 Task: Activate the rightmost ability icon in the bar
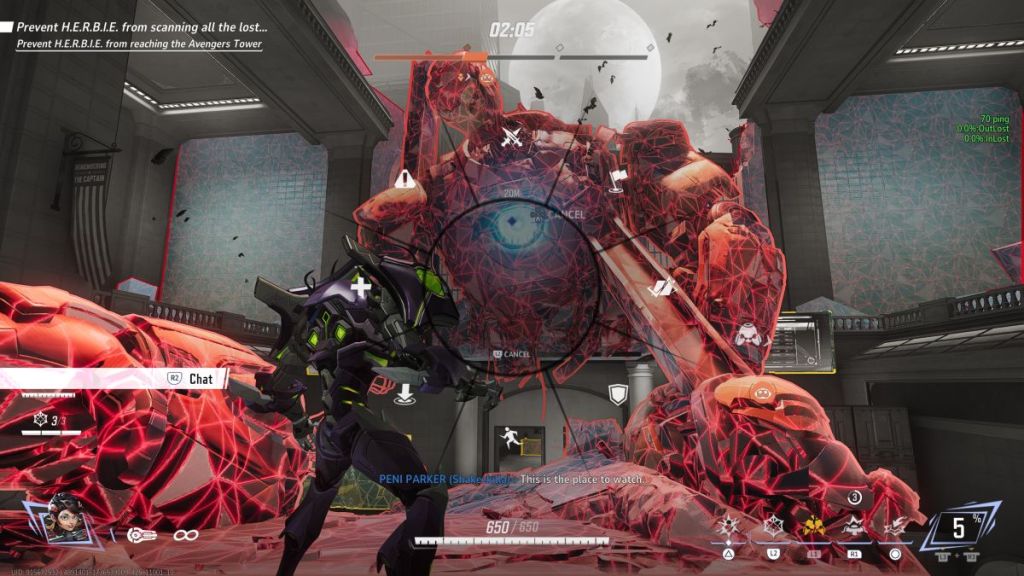click(895, 525)
